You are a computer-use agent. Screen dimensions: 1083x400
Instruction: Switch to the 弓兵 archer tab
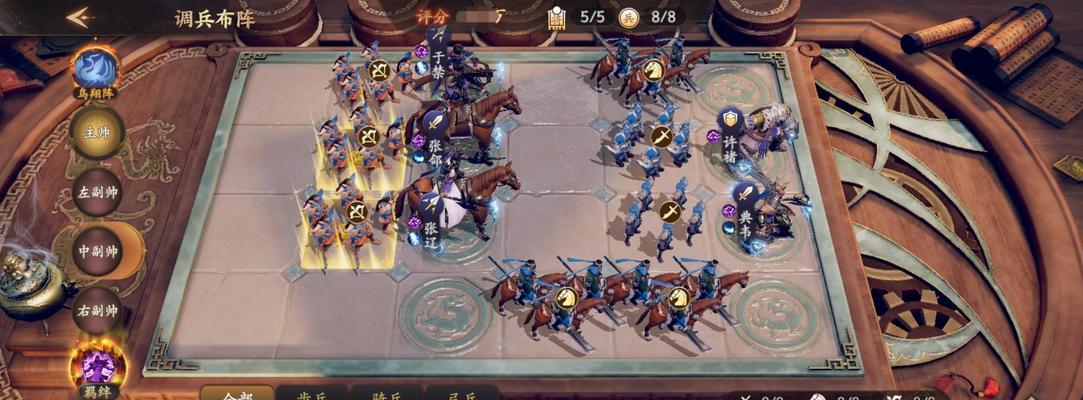point(461,393)
